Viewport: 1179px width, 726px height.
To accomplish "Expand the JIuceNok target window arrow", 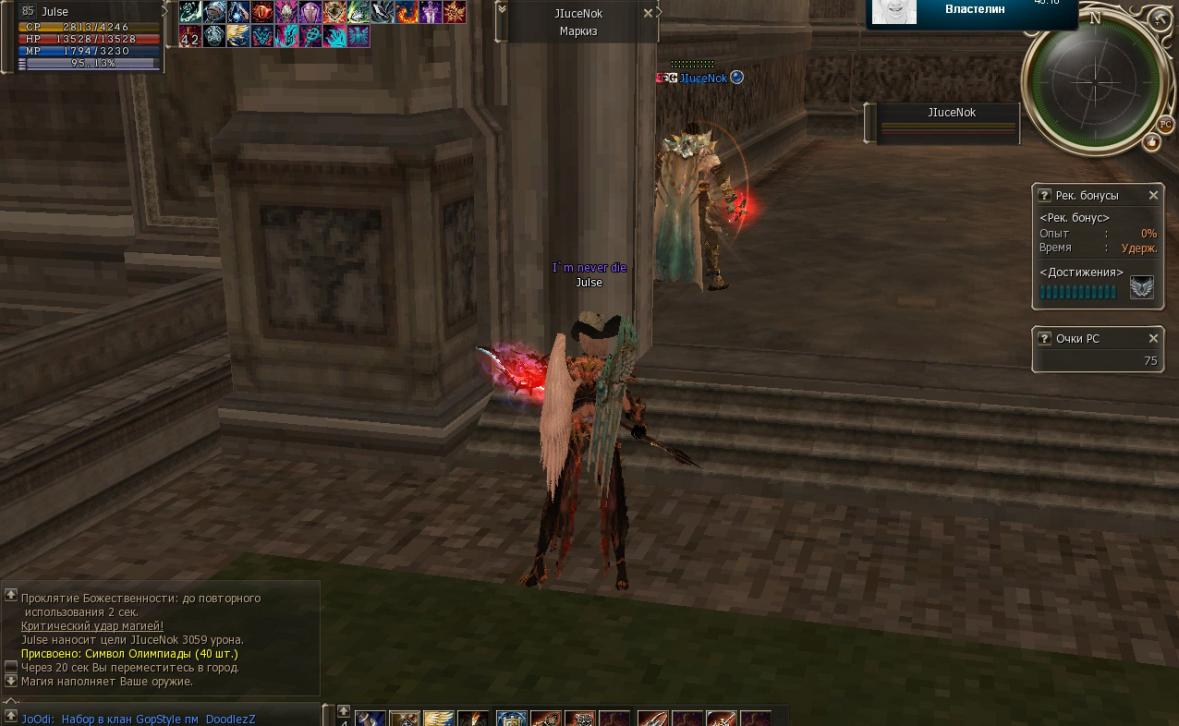I will coord(501,10).
